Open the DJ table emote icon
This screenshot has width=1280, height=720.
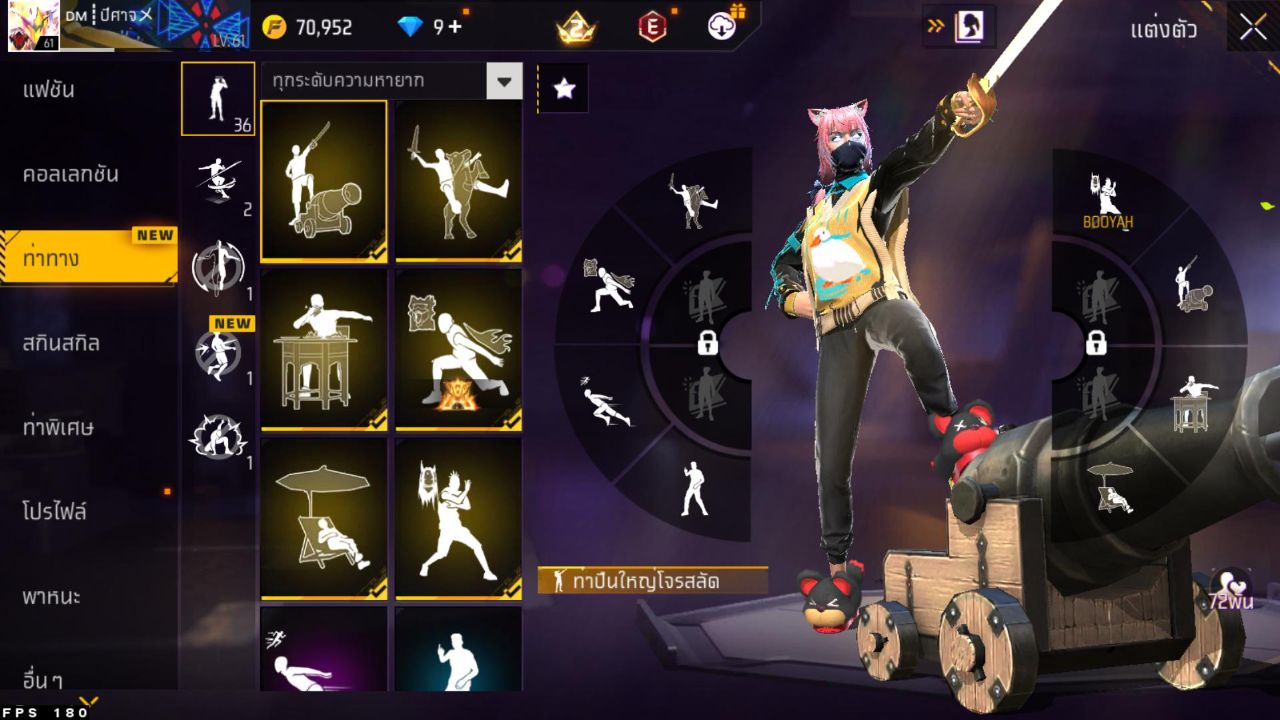pyautogui.click(x=322, y=350)
